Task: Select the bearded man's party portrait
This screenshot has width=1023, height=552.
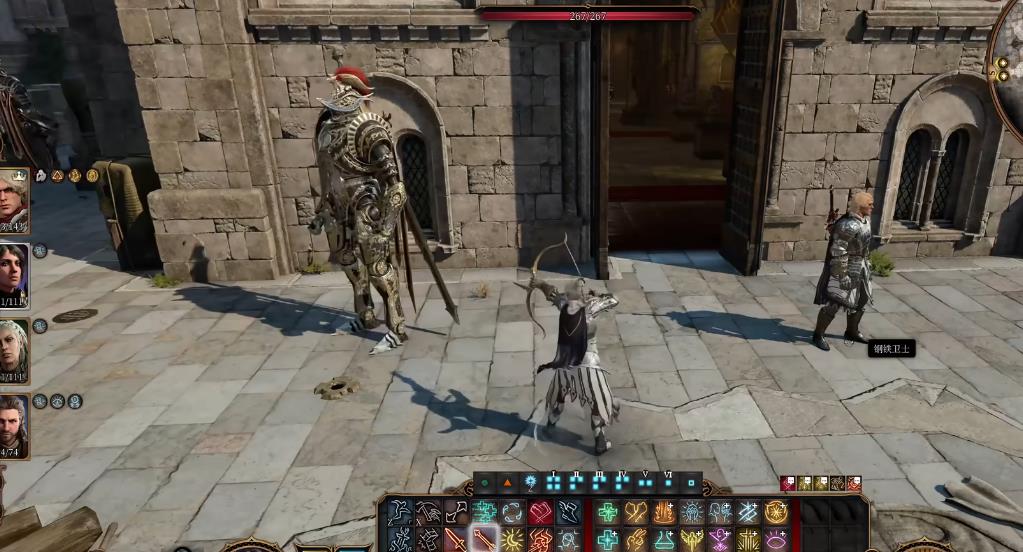Action: [14, 426]
